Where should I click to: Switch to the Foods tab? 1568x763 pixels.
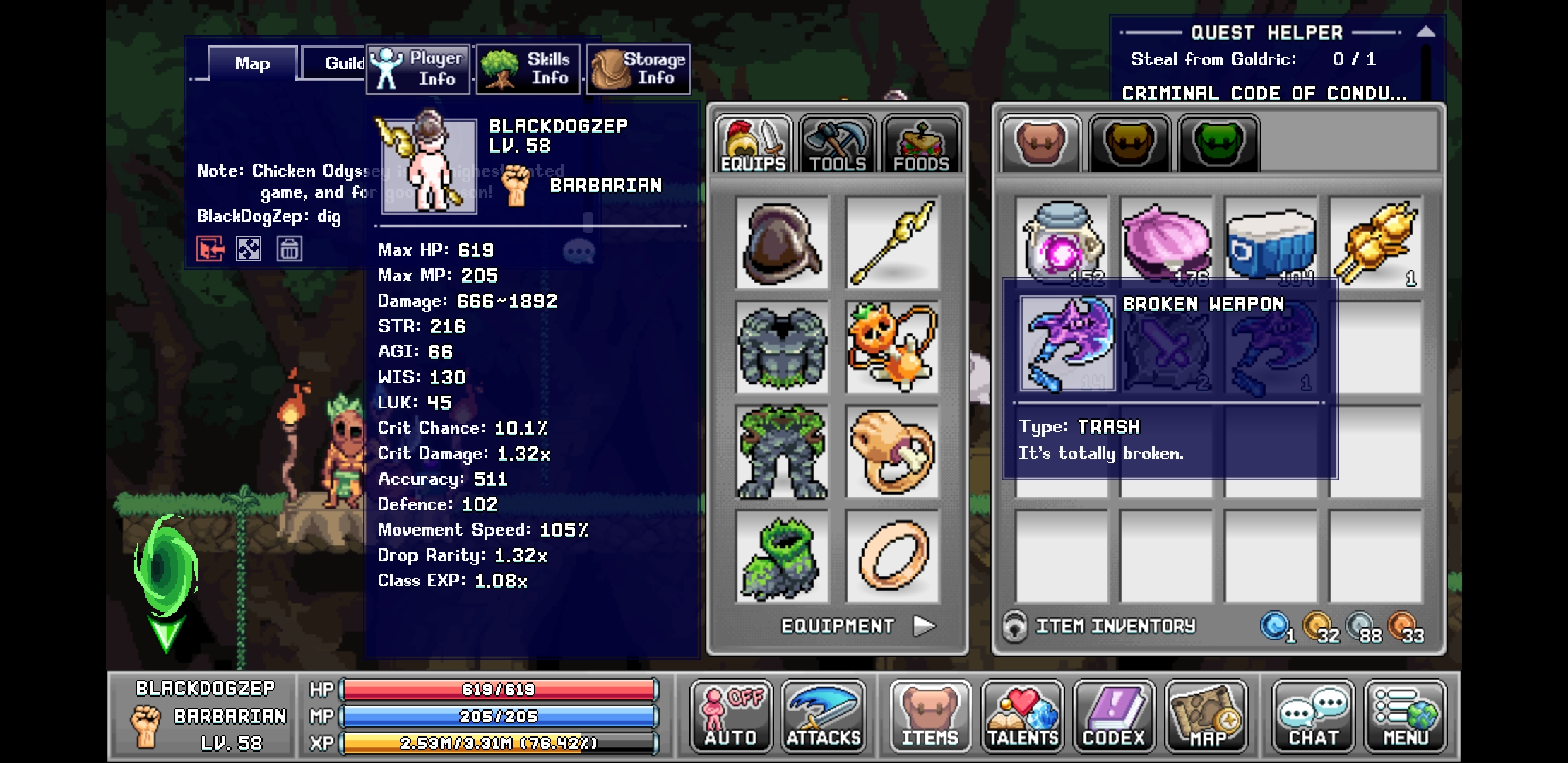pos(922,145)
